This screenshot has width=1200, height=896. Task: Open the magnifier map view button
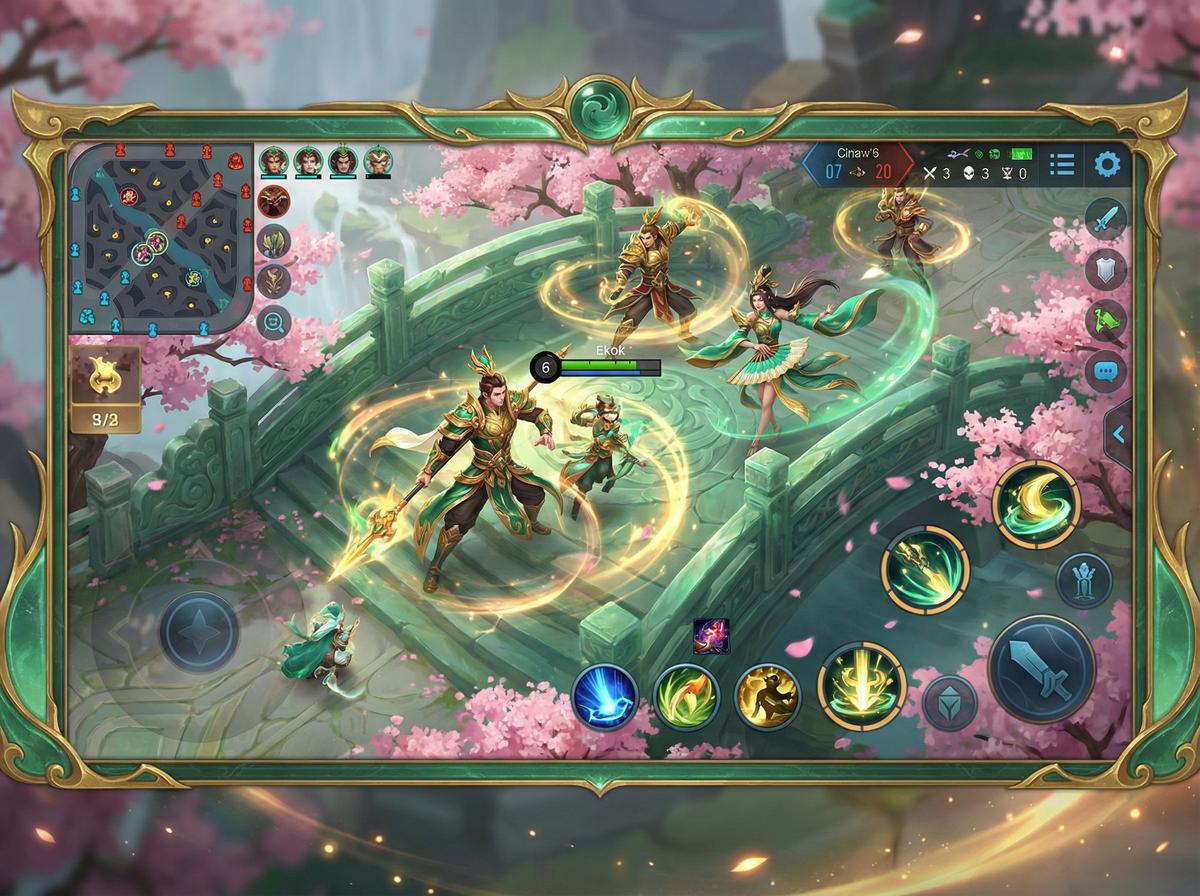[273, 321]
